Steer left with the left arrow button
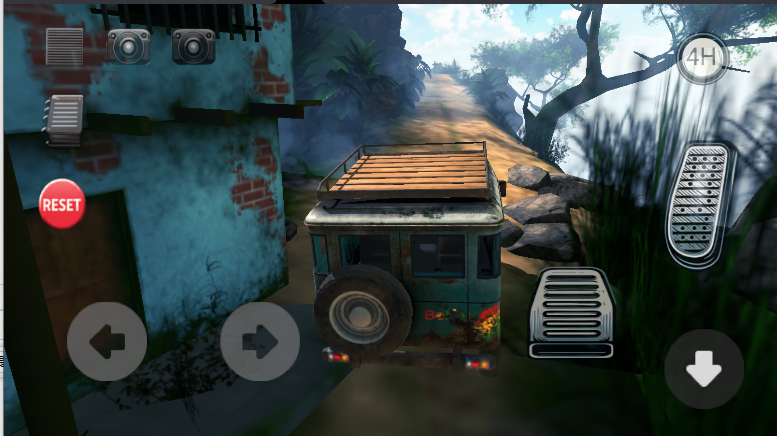This screenshot has width=777, height=436. tap(107, 342)
